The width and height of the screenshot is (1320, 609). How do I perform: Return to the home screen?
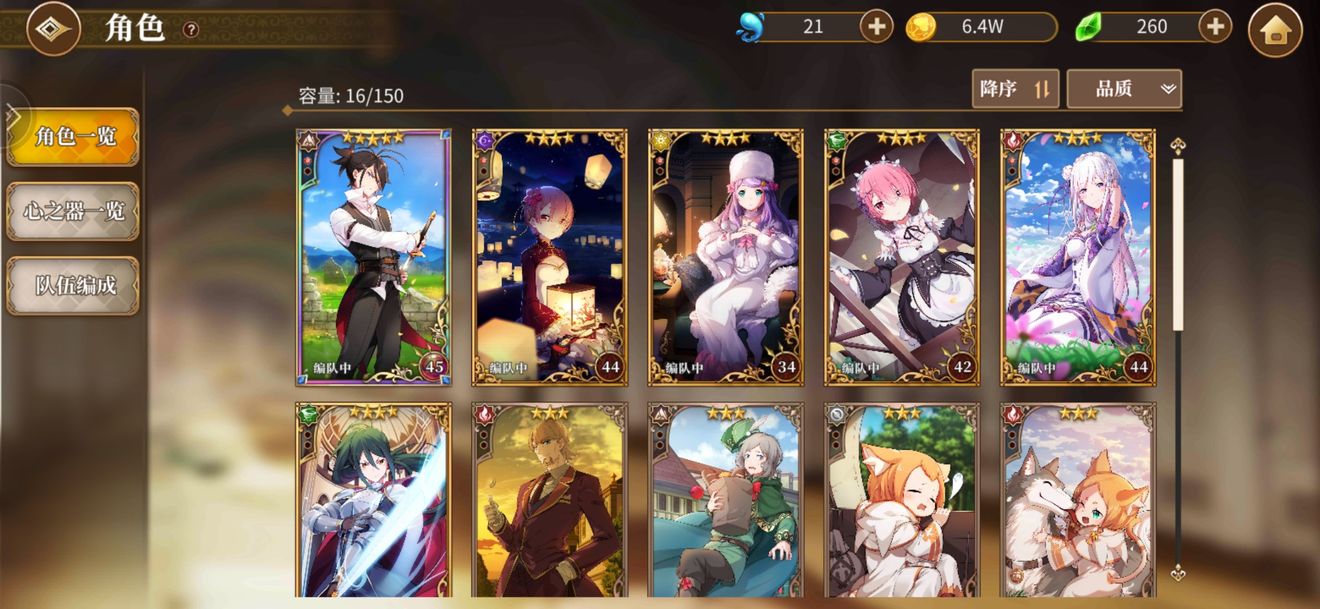(1275, 30)
